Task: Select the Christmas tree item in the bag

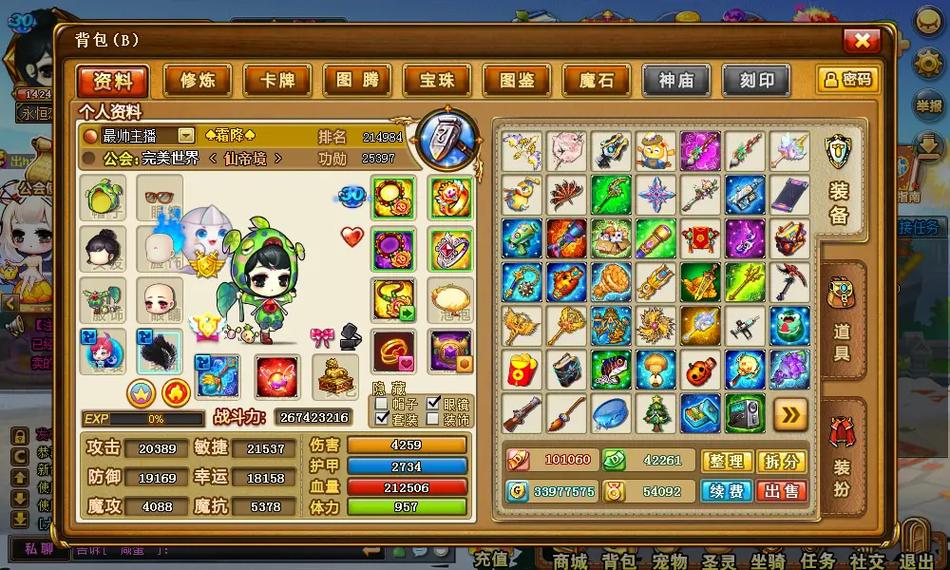Action: (x=656, y=413)
